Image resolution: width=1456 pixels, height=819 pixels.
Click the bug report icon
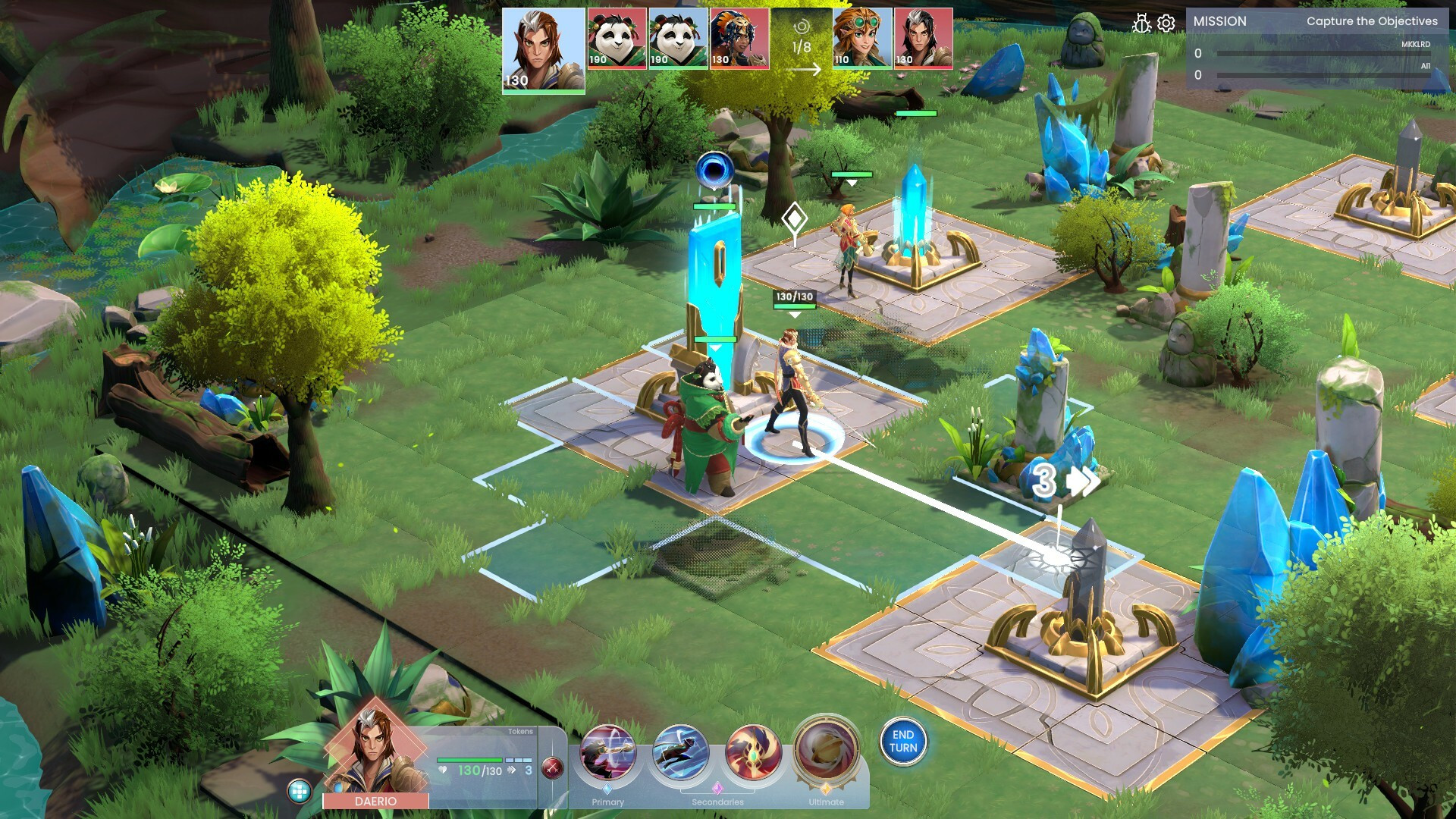(1141, 24)
